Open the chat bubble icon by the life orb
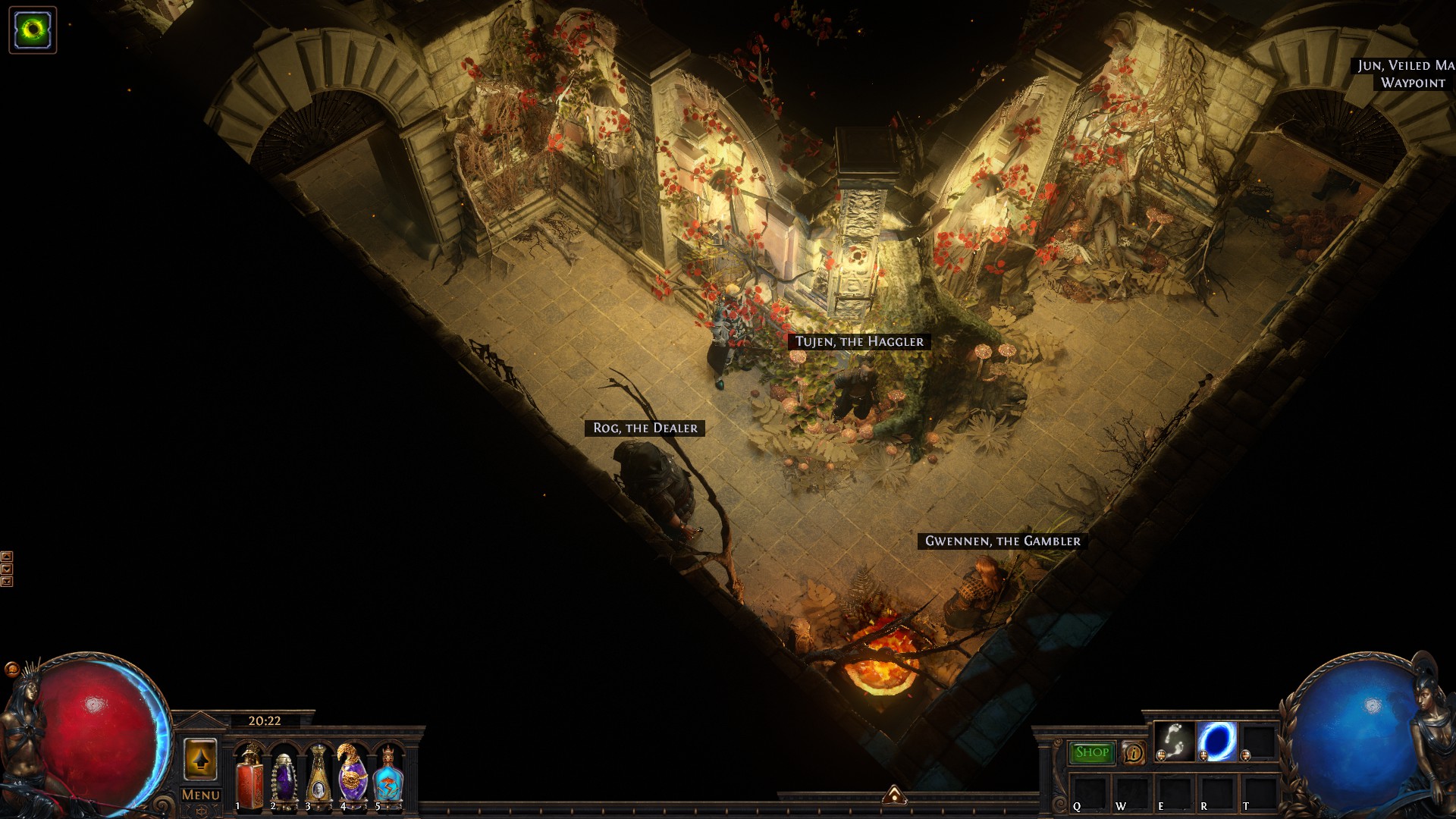The image size is (1456, 819). 12,669
